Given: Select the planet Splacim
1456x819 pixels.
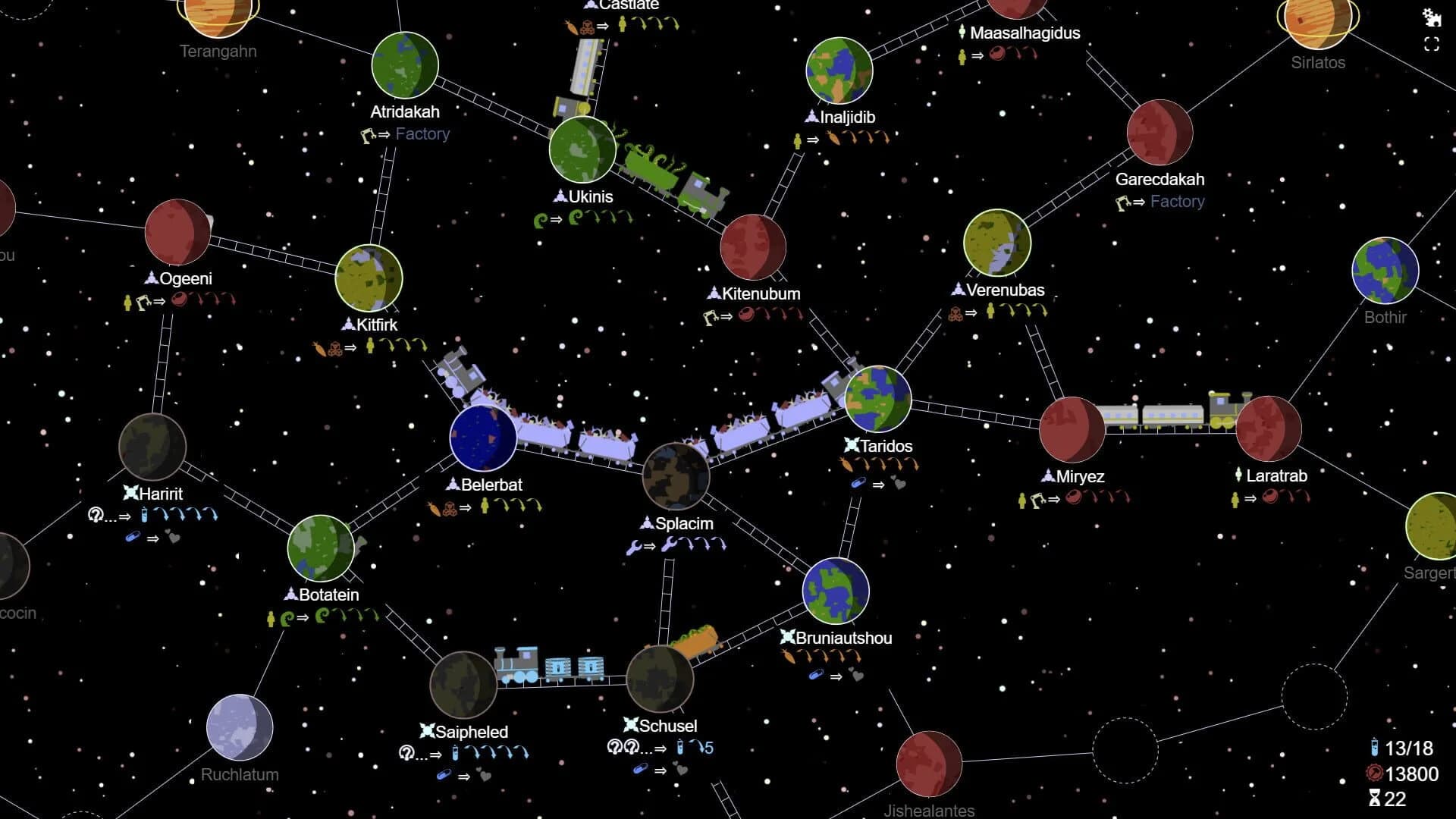Looking at the screenshot, I should pos(677,476).
